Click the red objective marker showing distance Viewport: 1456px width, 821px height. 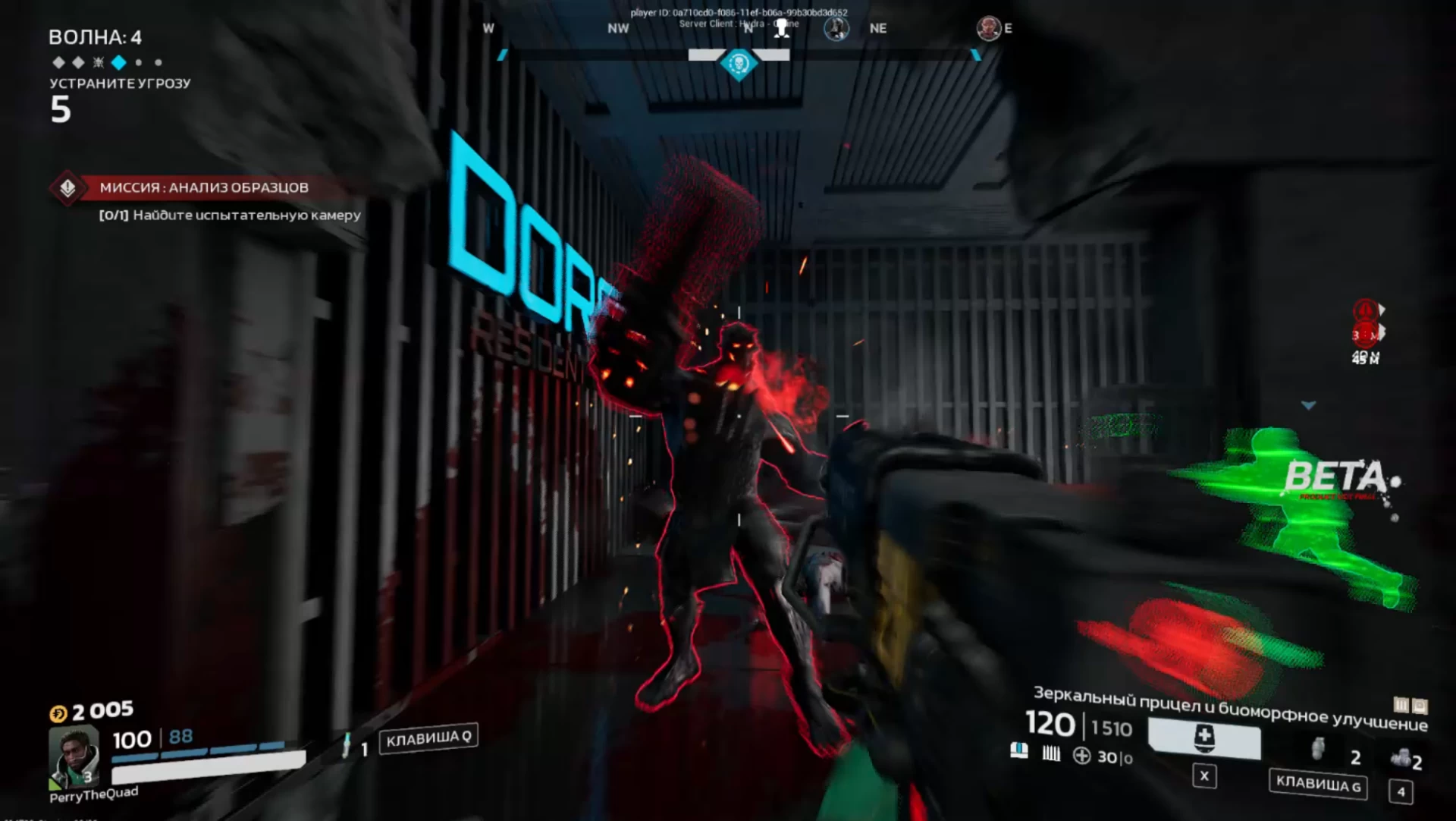pos(1365,333)
